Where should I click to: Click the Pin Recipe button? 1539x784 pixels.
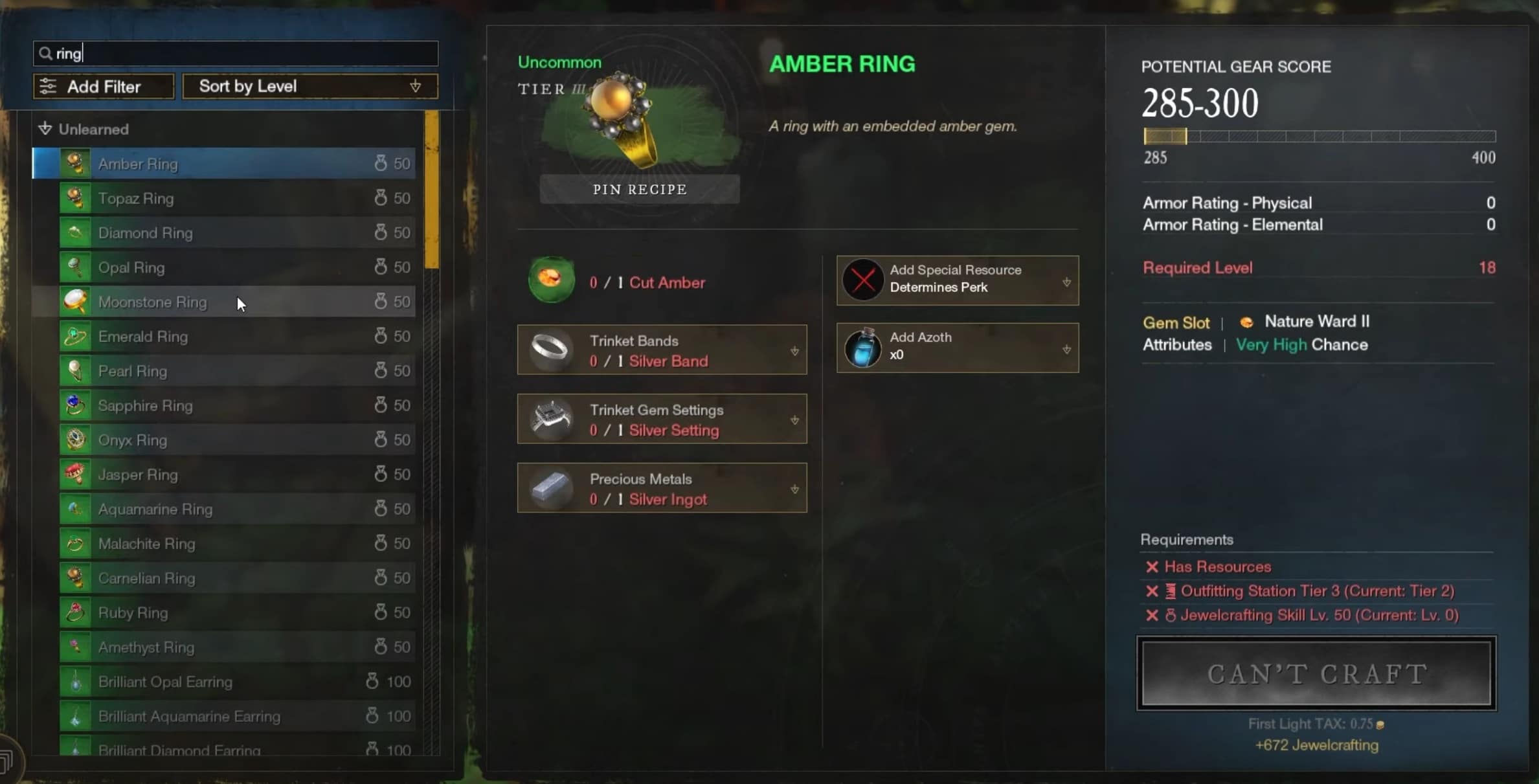[638, 189]
